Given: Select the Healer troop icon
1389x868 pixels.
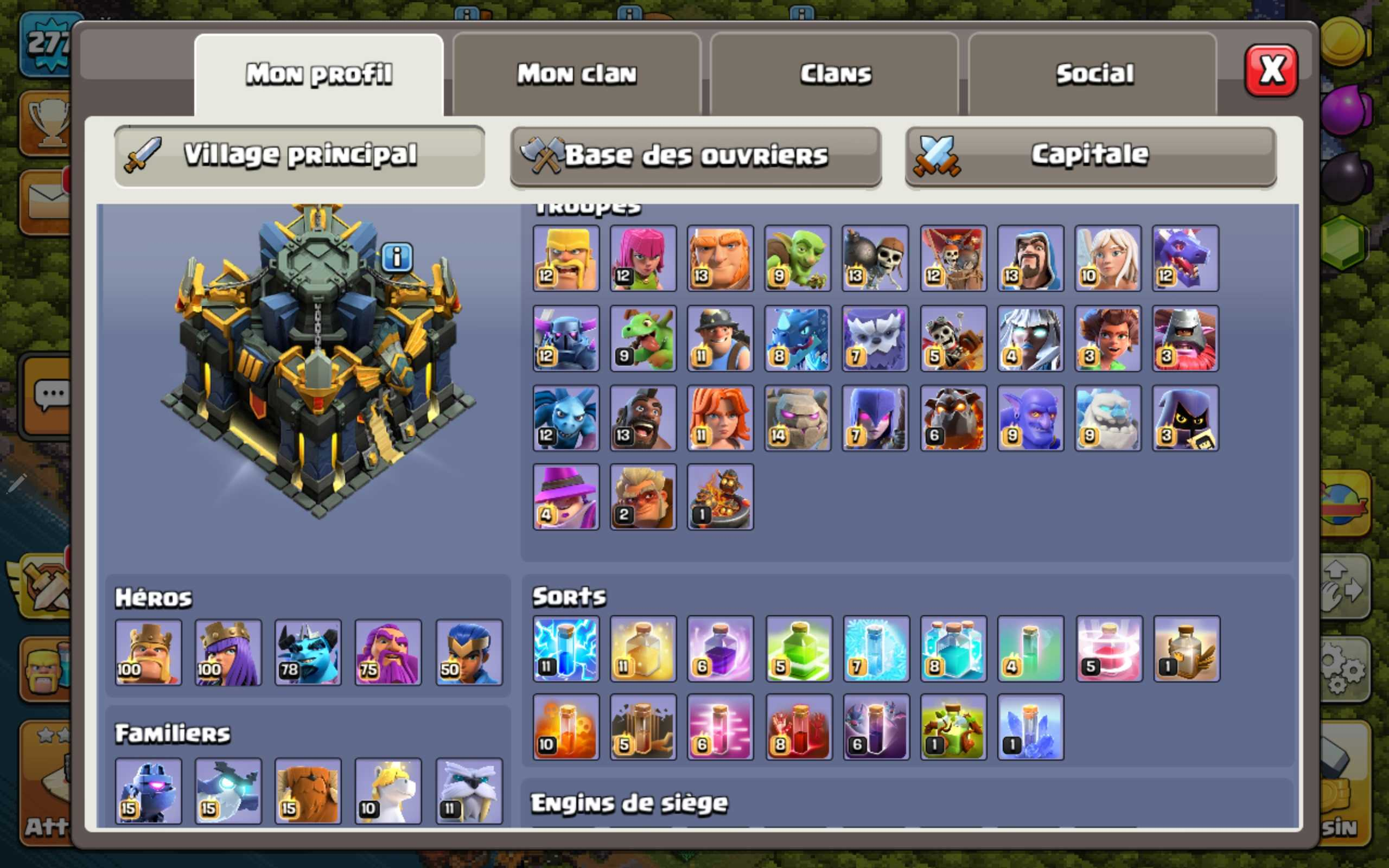Looking at the screenshot, I should coord(1108,258).
